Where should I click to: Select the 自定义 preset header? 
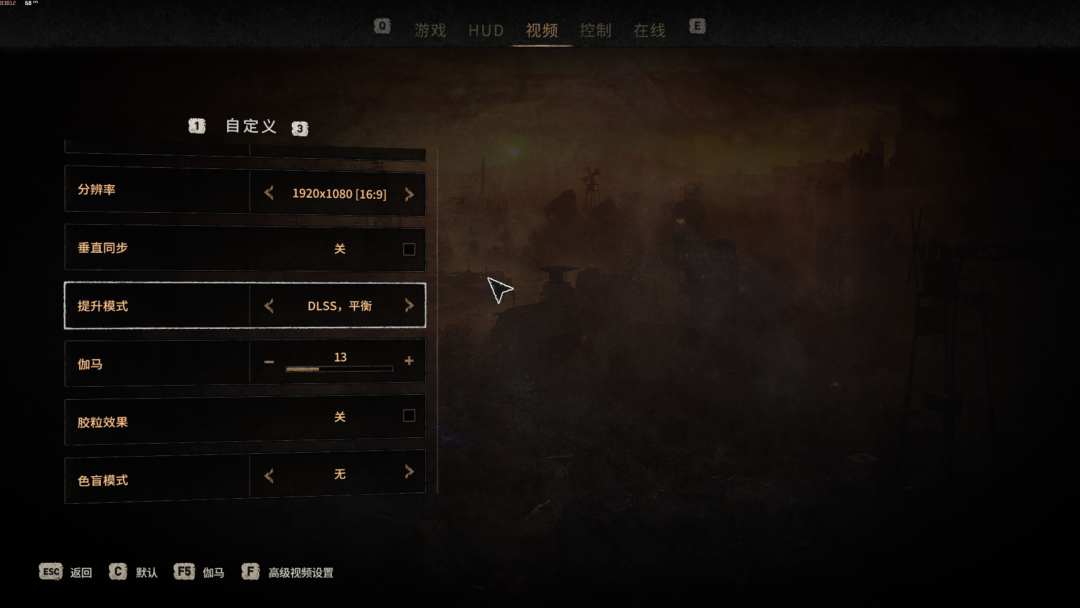250,126
